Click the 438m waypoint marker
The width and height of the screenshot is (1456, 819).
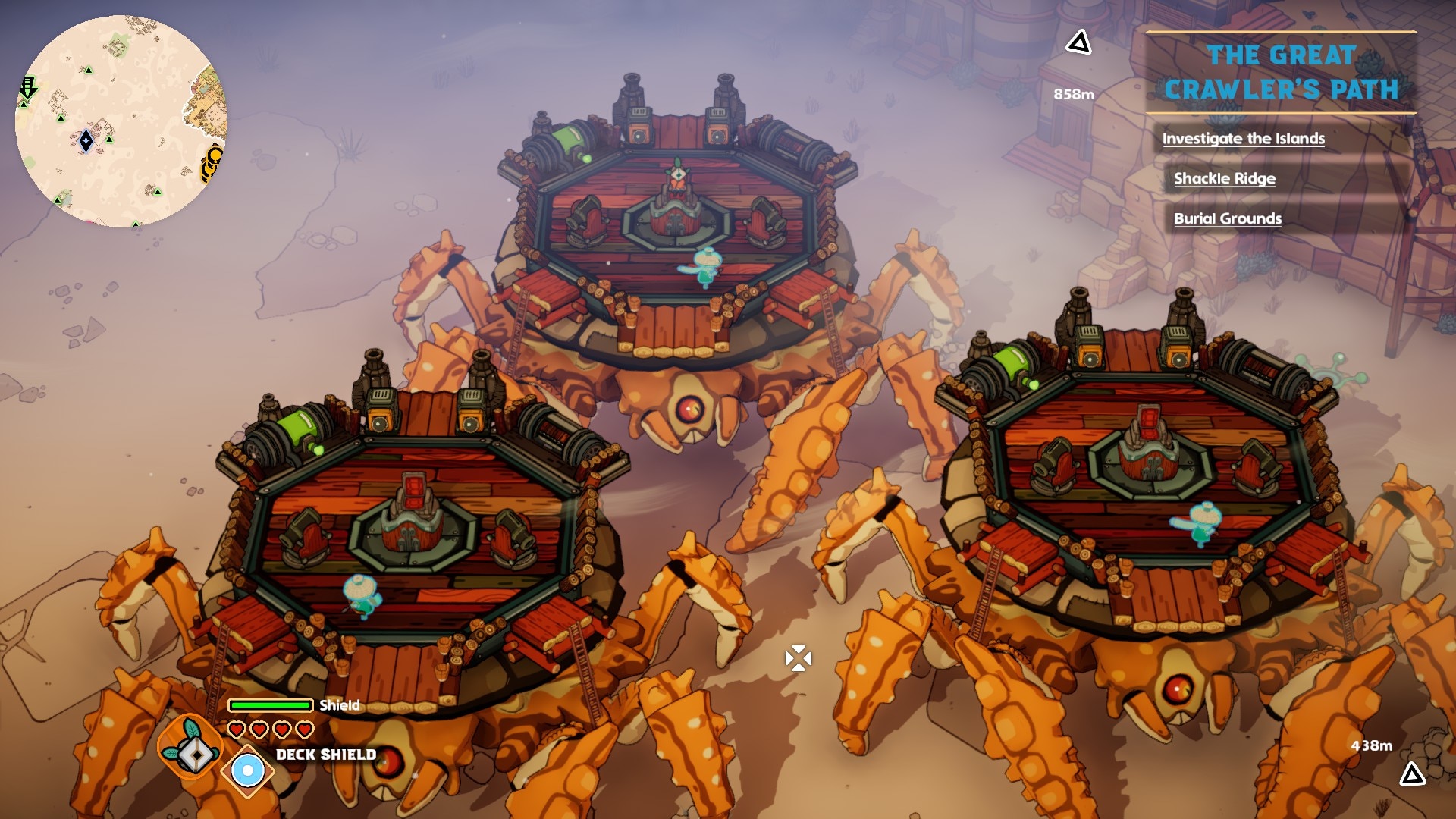pyautogui.click(x=1411, y=774)
